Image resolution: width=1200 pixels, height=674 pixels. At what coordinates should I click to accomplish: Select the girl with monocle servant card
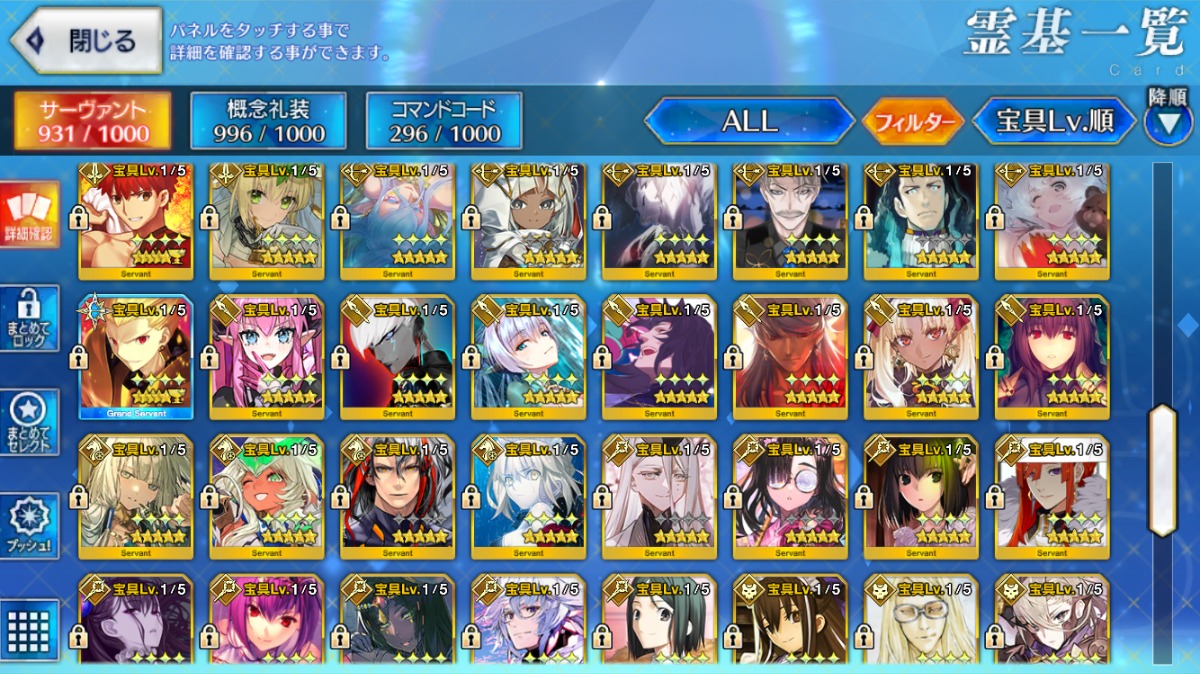(x=790, y=497)
